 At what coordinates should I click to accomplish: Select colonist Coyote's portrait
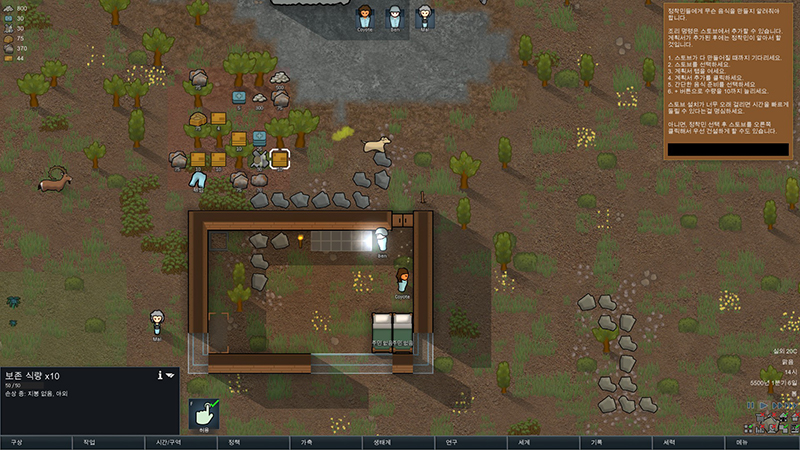pyautogui.click(x=365, y=17)
